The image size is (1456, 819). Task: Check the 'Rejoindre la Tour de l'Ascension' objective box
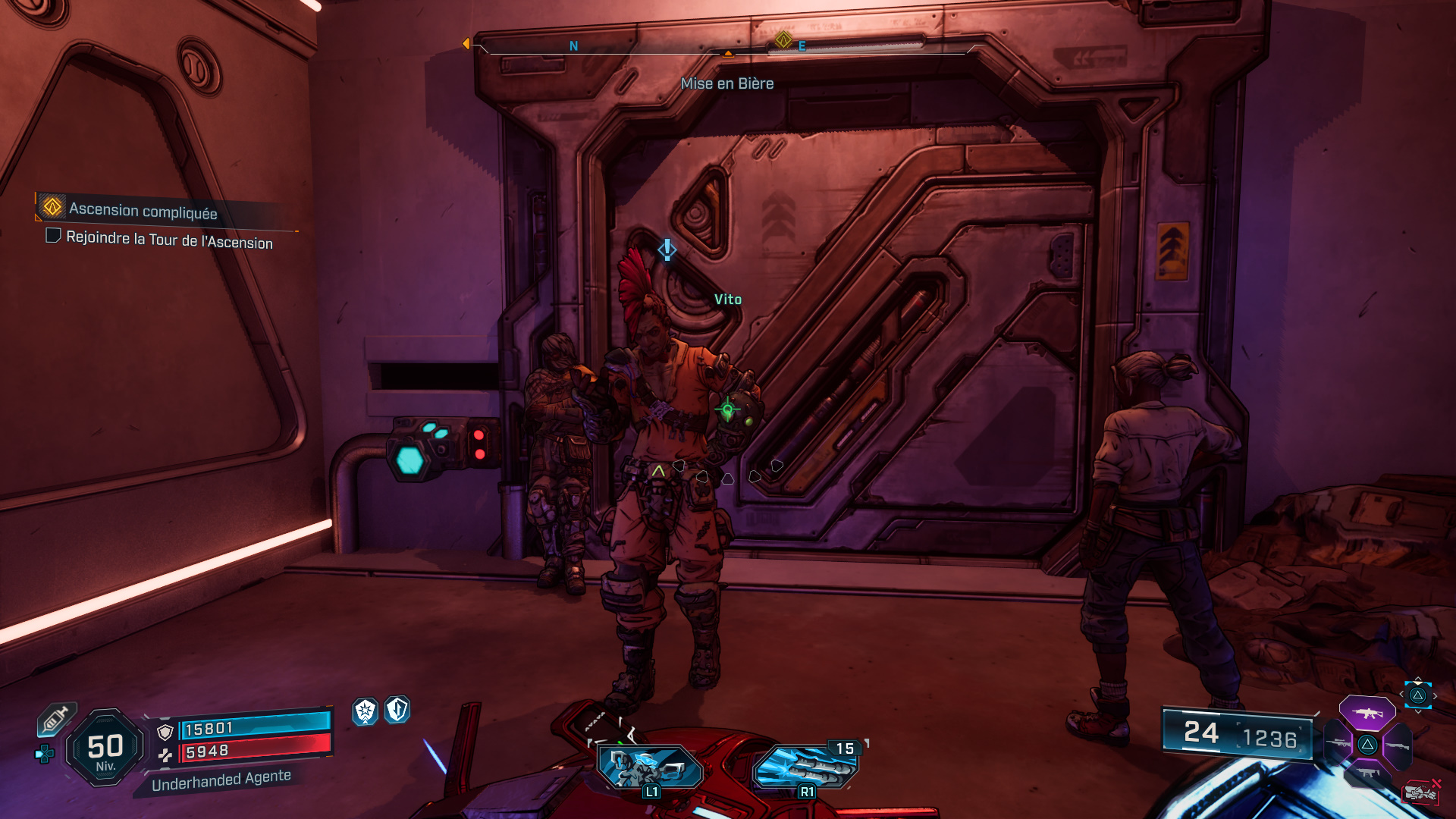53,237
